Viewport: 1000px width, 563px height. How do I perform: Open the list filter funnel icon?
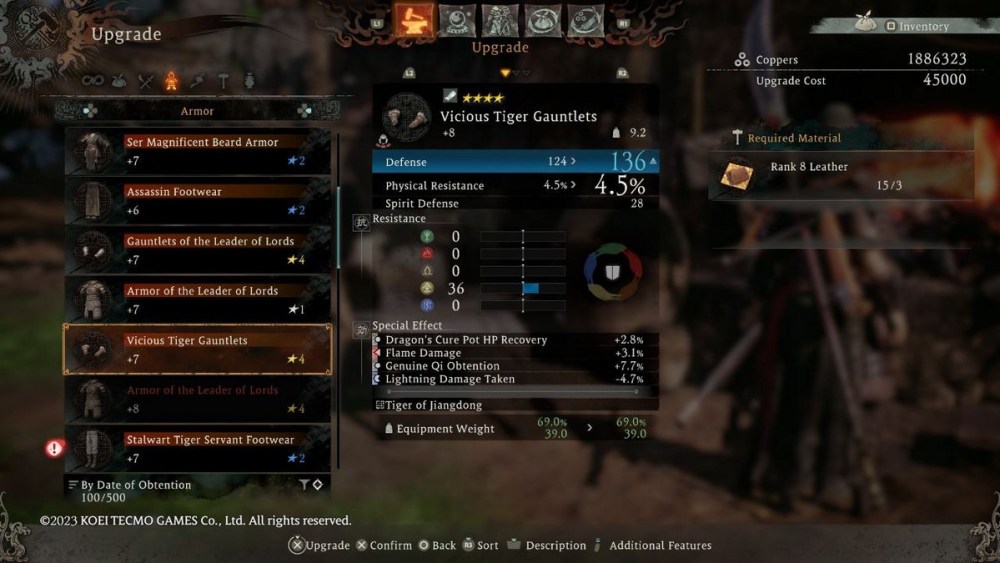tap(304, 485)
